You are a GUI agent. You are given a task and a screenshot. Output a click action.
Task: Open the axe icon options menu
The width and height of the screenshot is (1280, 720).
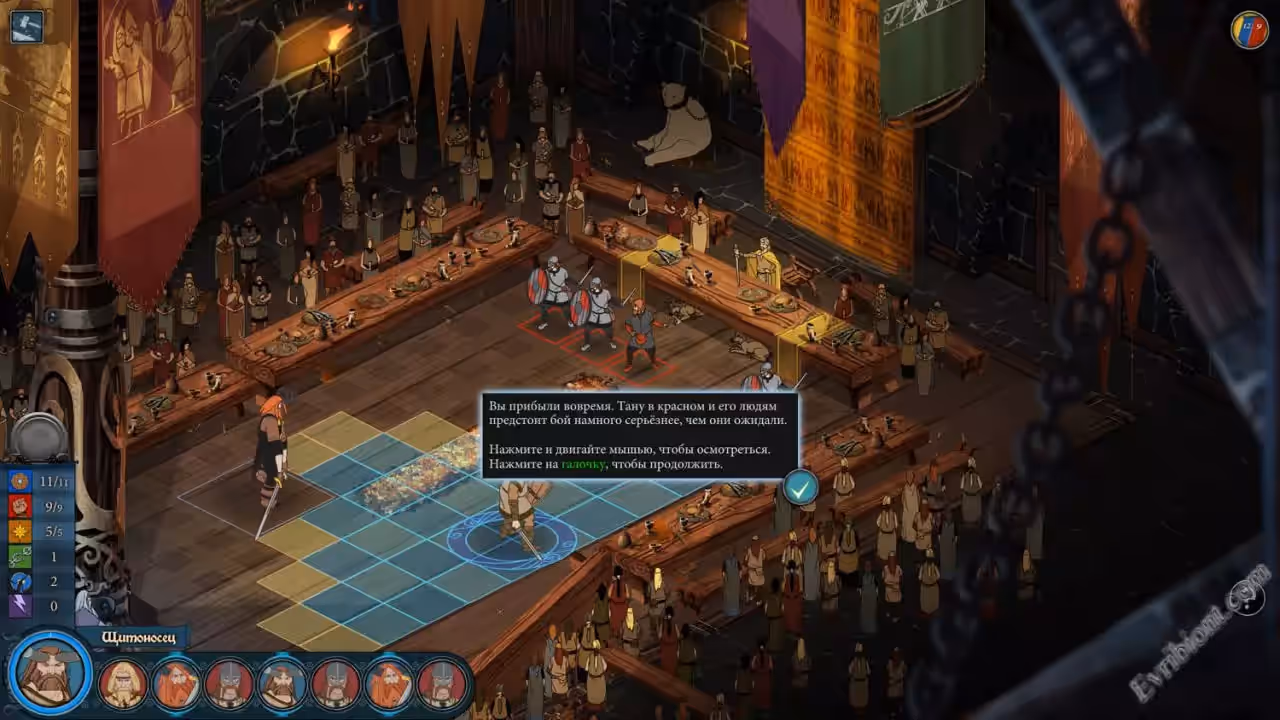tap(27, 26)
